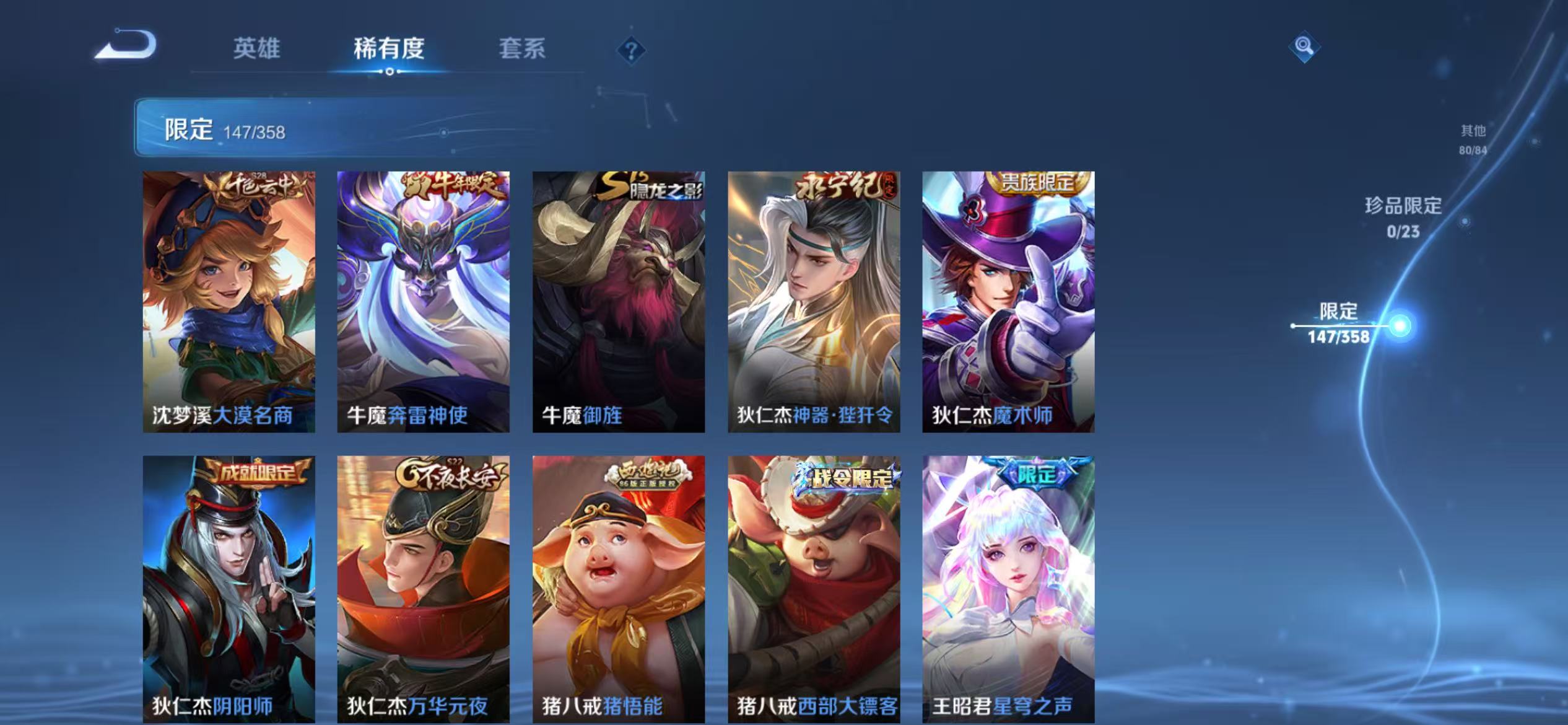The width and height of the screenshot is (1568, 725).
Task: Switch to the 英雄 tab
Action: 258,51
